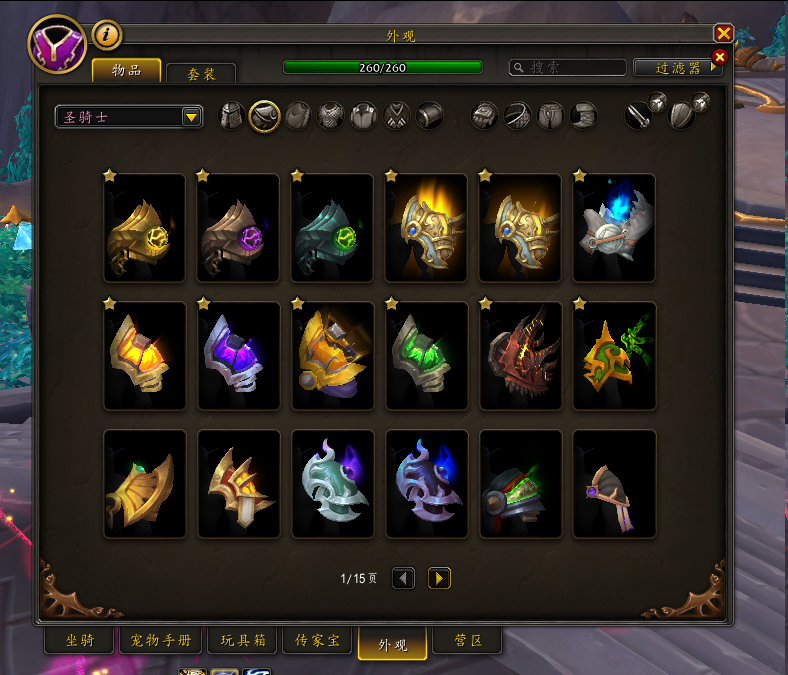Open the info help button
Viewport: 788px width, 675px height.
pos(107,35)
